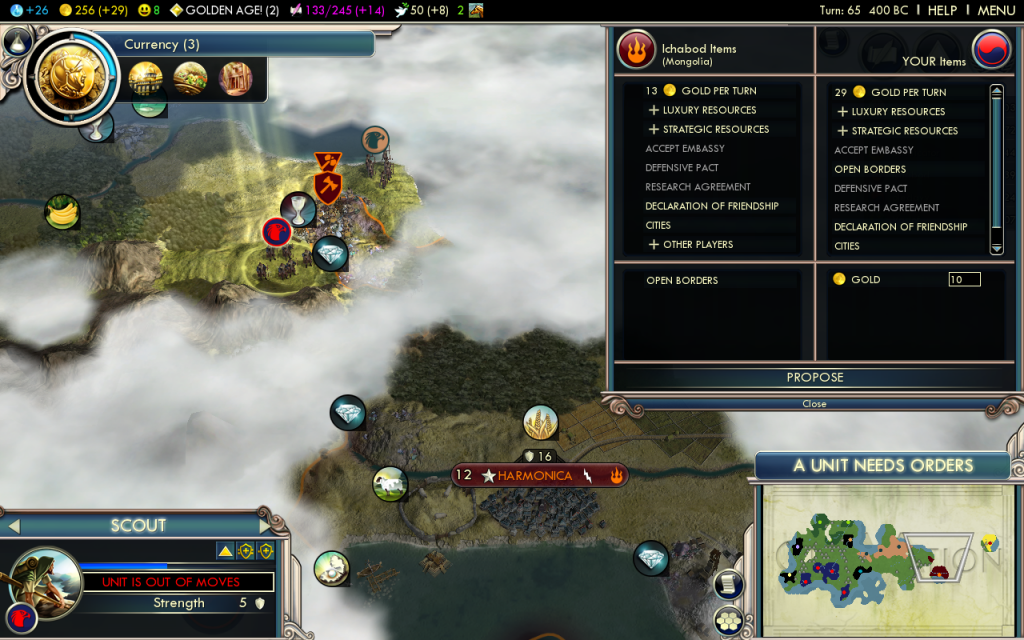Remove Open Borders from Mongolia's offer
Image resolution: width=1024 pixels, height=640 pixels.
click(682, 280)
